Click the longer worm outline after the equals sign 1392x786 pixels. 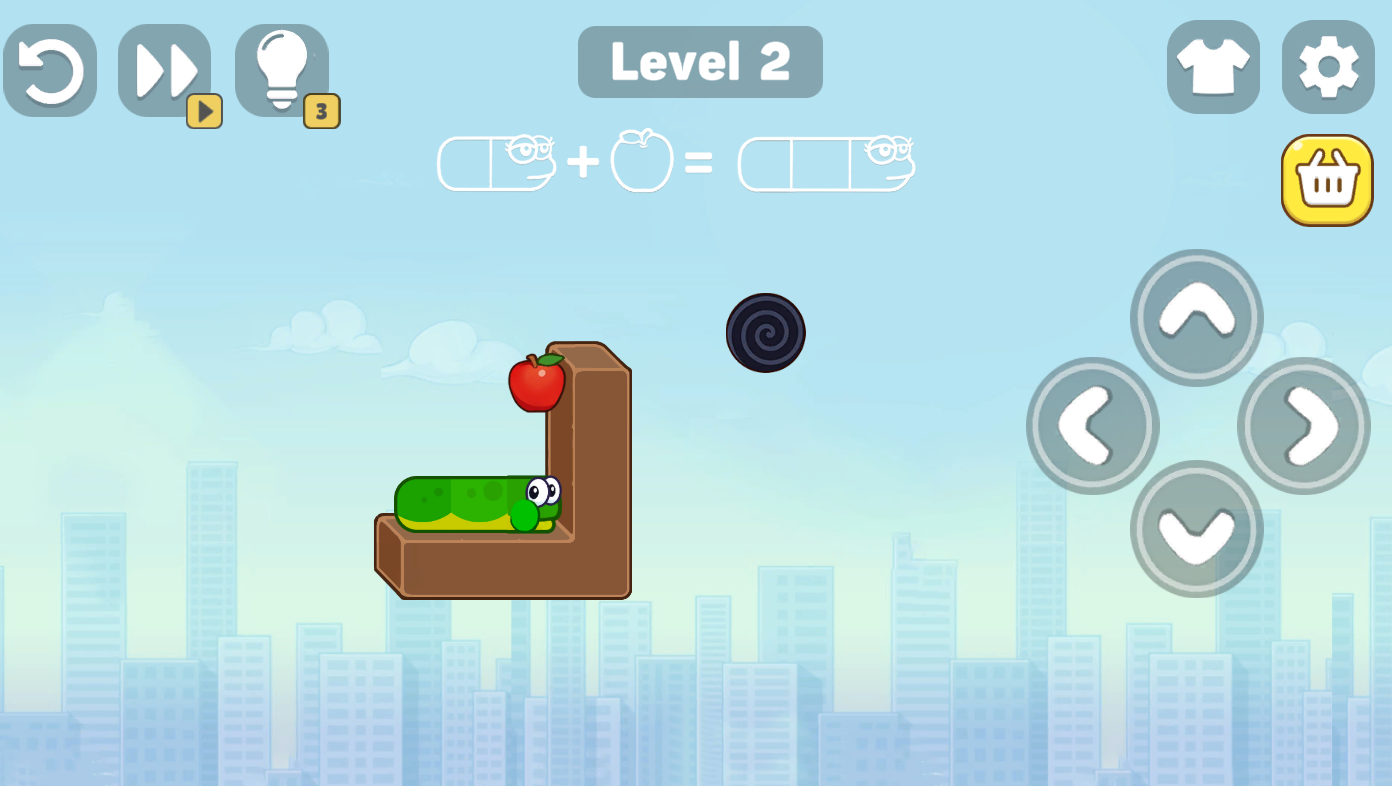[x=826, y=163]
